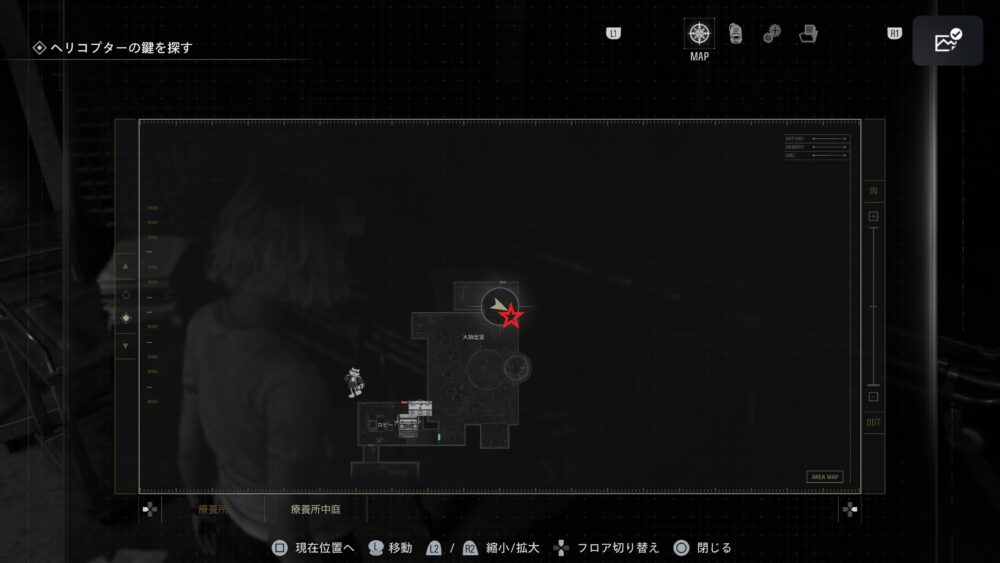Switch to the backpack inventory tab
The image size is (1000, 563).
736,34
